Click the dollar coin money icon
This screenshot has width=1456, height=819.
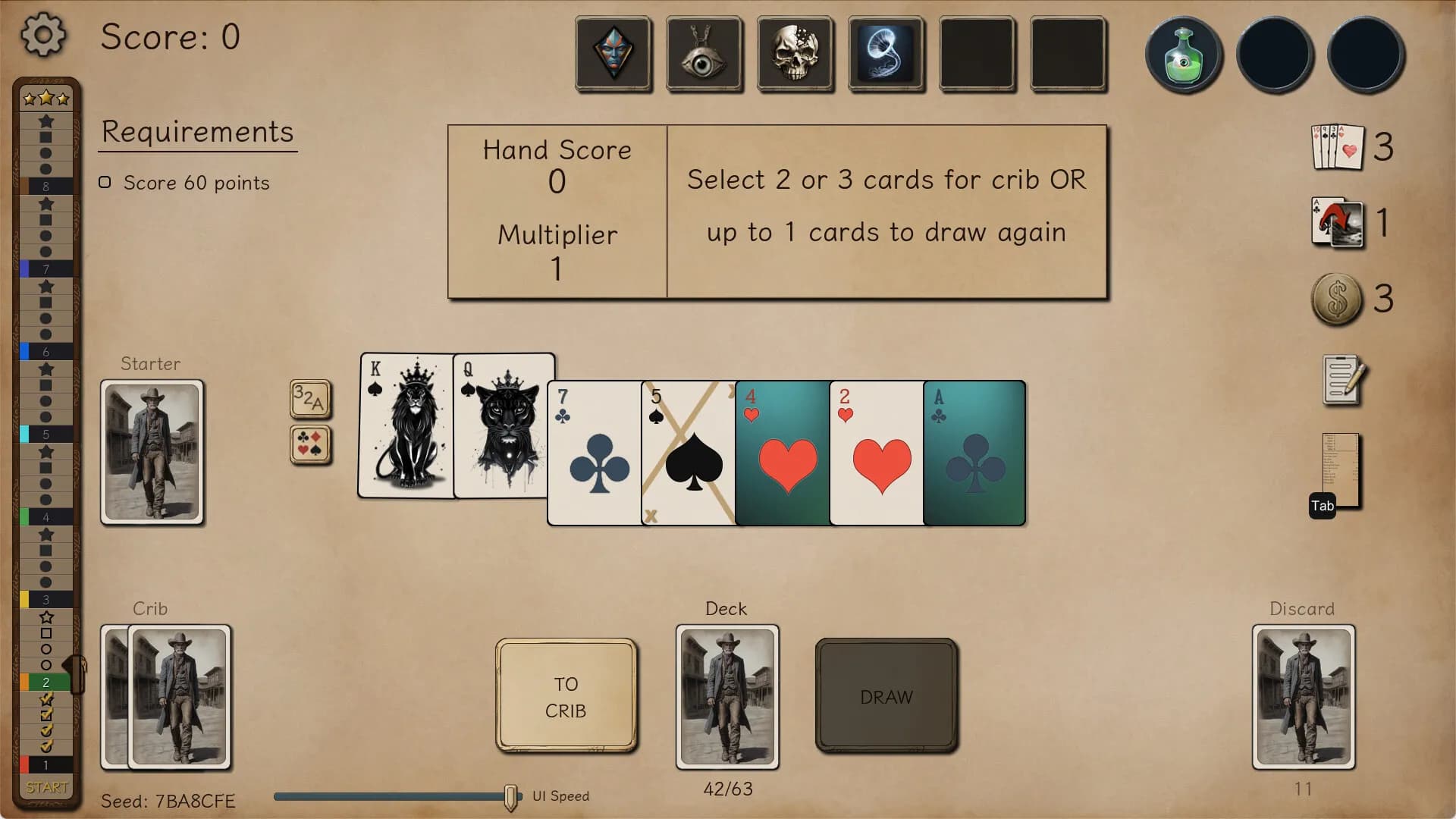(1338, 298)
